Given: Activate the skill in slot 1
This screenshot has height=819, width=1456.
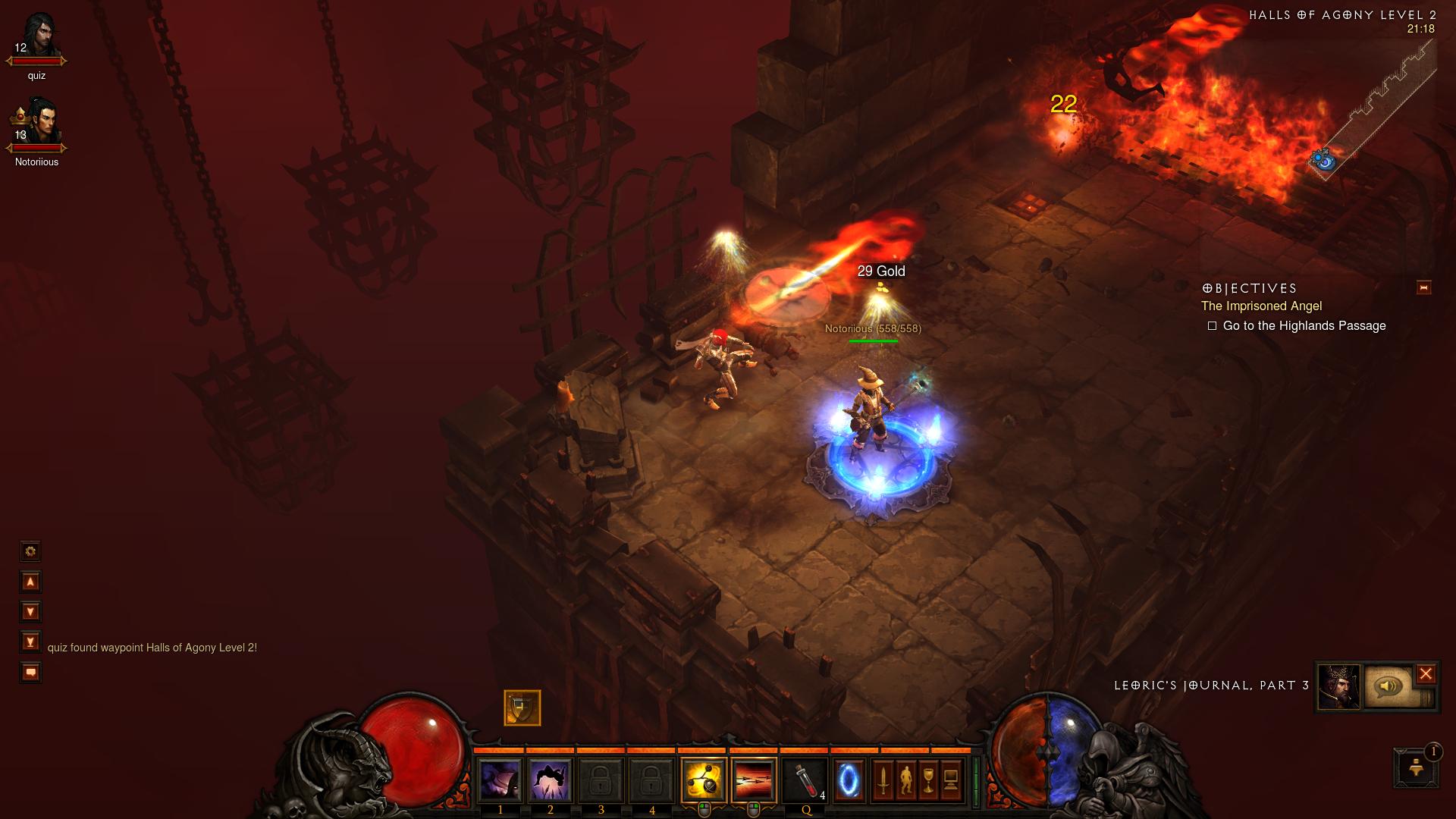Looking at the screenshot, I should (500, 780).
